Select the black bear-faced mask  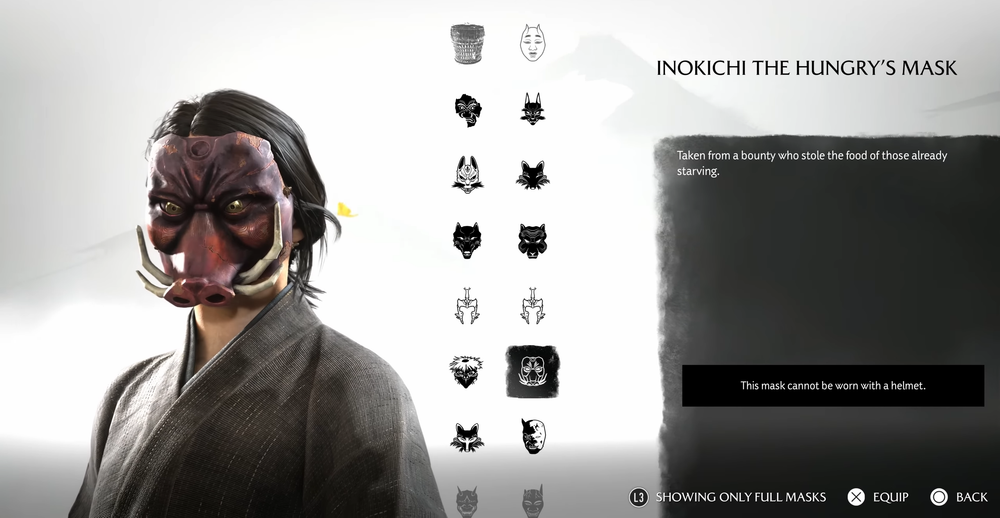pos(533,240)
